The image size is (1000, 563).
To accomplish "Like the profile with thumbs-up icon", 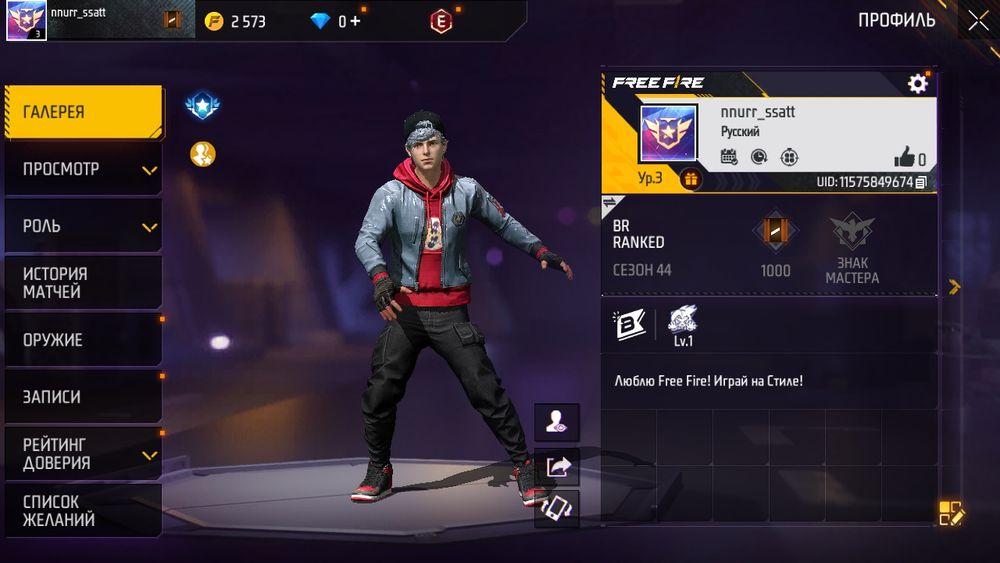I will point(905,157).
